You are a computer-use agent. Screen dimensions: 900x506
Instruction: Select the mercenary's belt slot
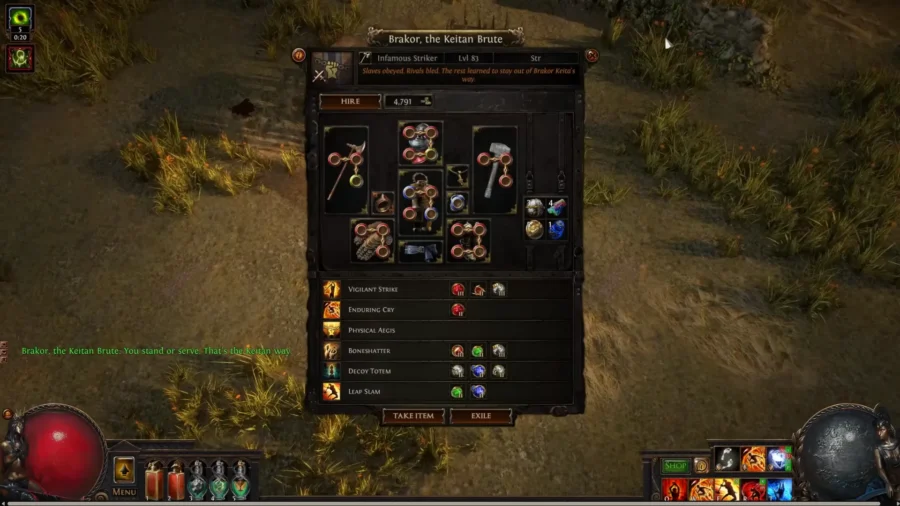click(x=420, y=251)
